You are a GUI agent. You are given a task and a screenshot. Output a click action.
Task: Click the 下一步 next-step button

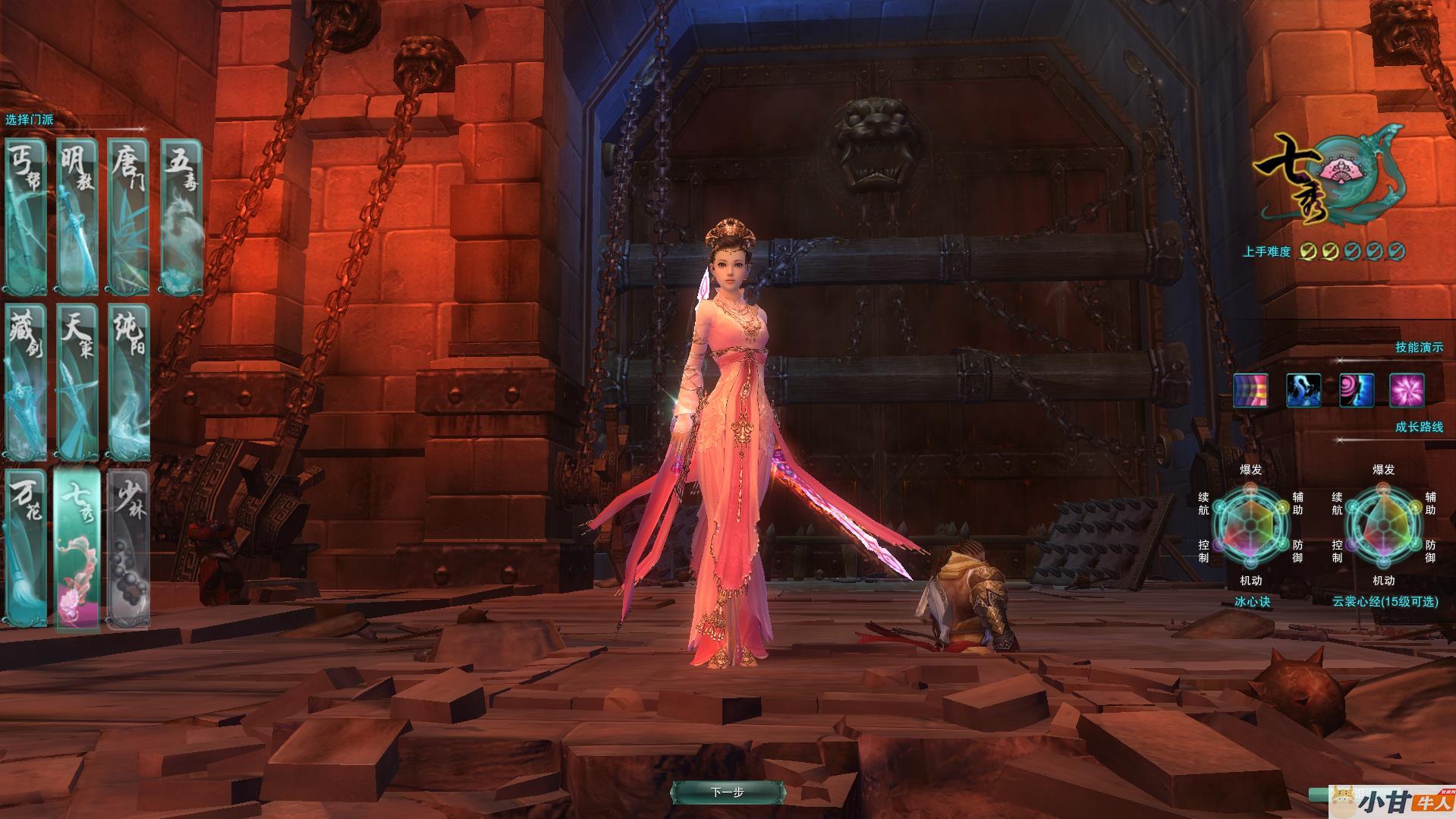click(x=727, y=792)
